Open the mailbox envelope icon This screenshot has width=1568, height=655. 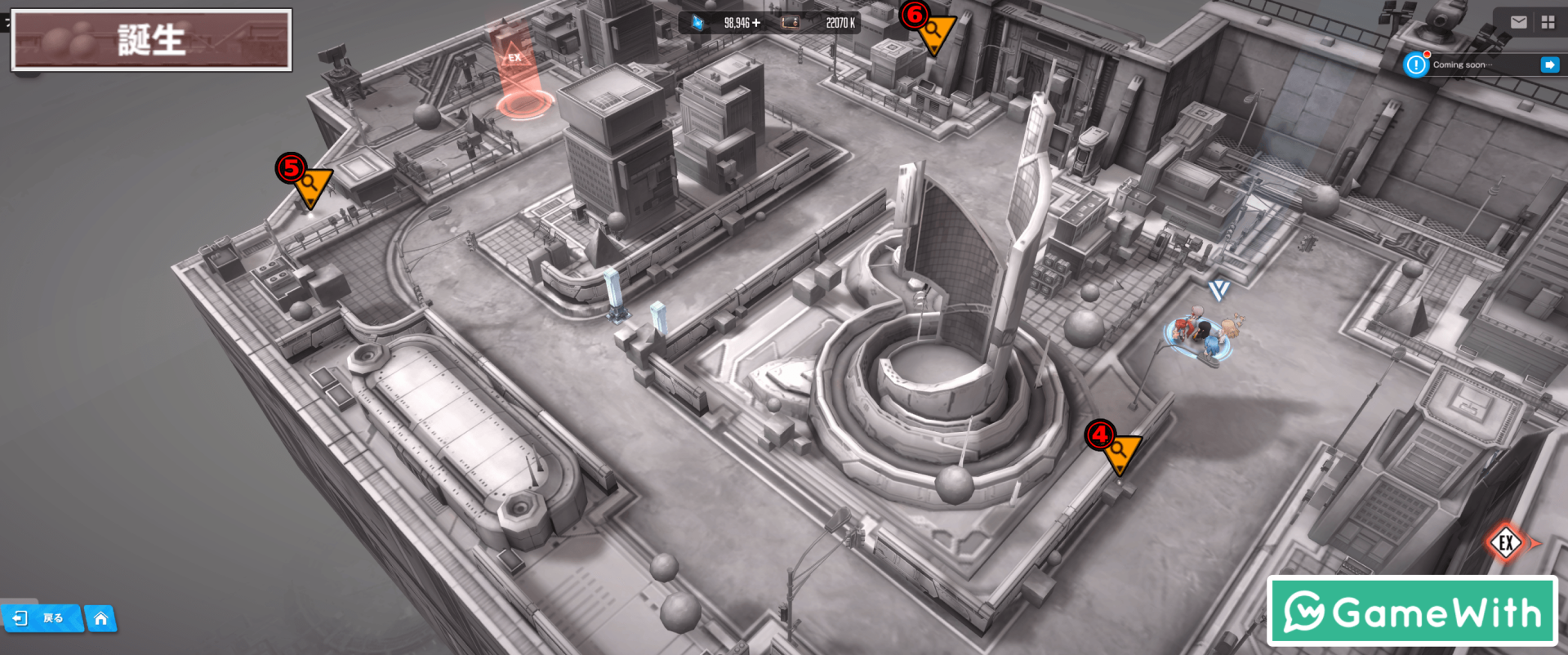[x=1518, y=22]
